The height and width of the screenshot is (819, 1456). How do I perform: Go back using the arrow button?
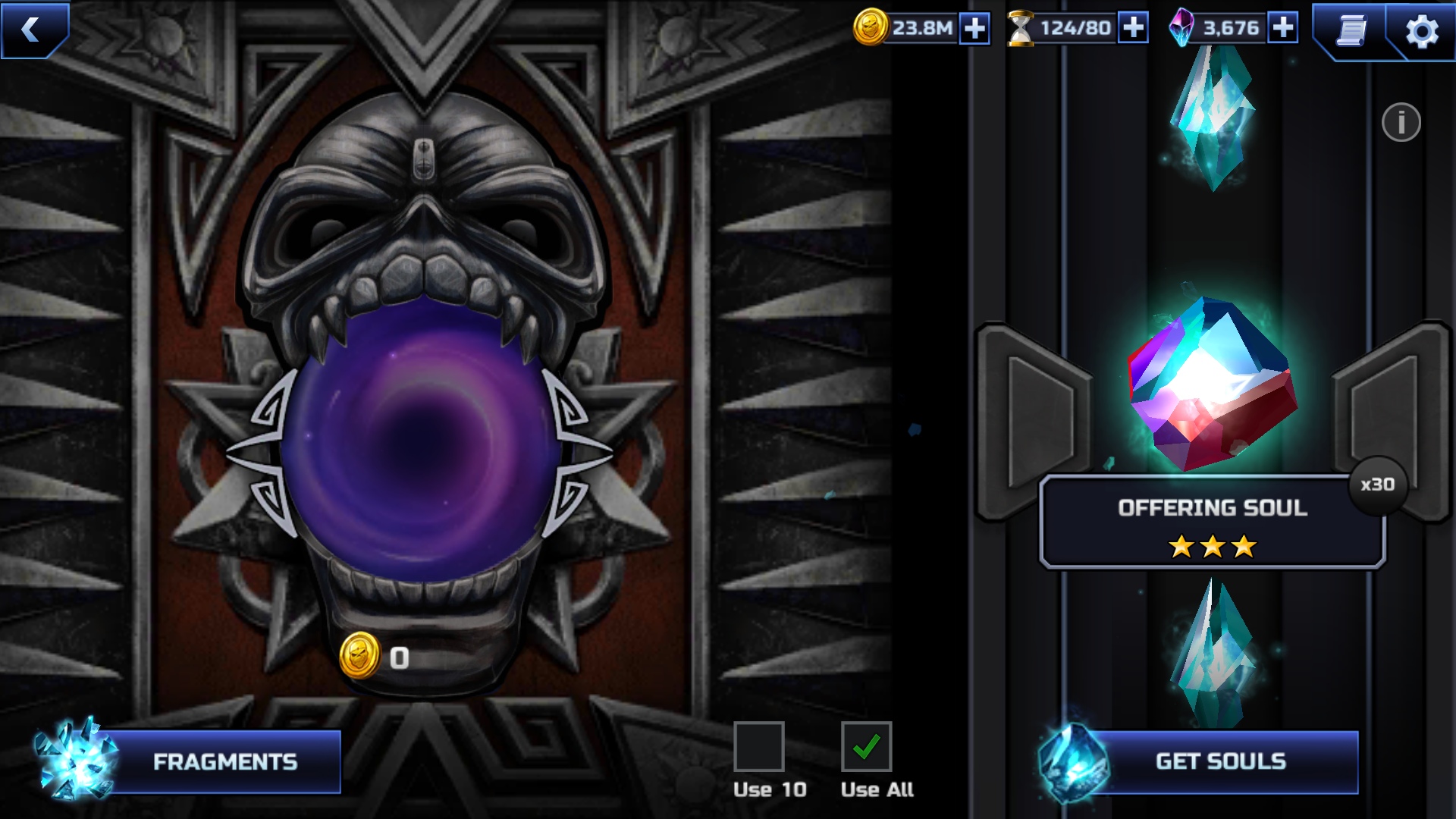32,29
